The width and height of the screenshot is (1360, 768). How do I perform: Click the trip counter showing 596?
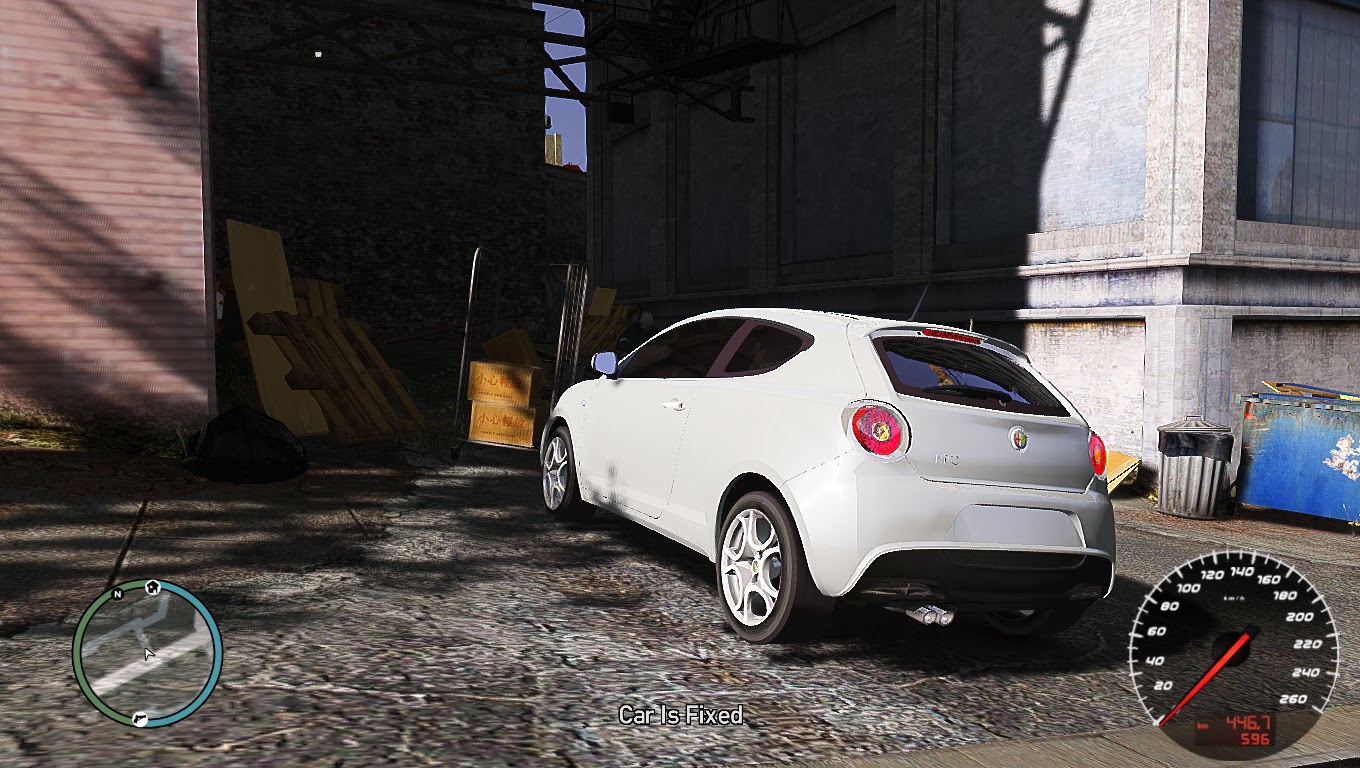click(x=1256, y=737)
